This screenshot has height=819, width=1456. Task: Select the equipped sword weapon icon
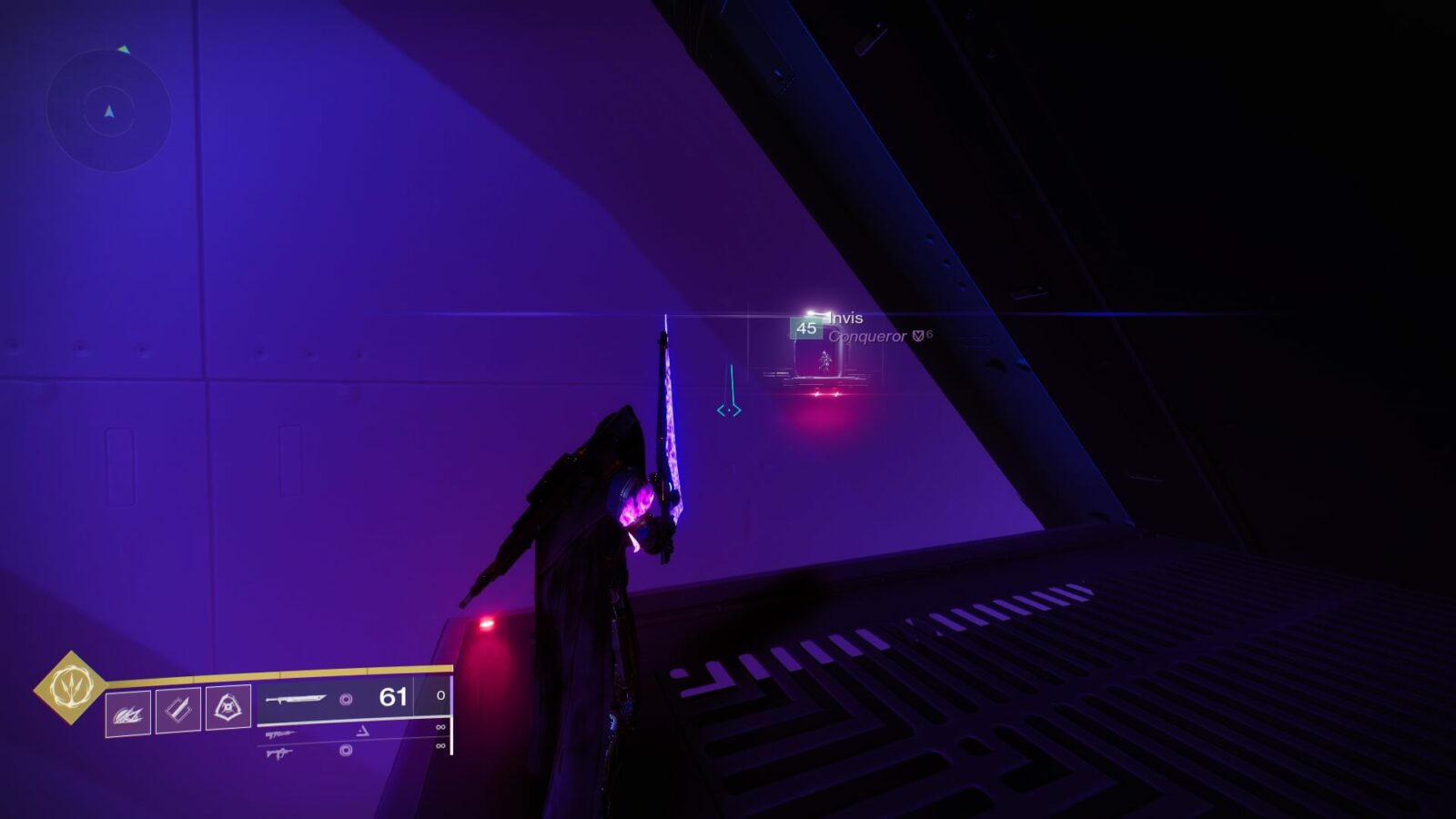[x=295, y=700]
